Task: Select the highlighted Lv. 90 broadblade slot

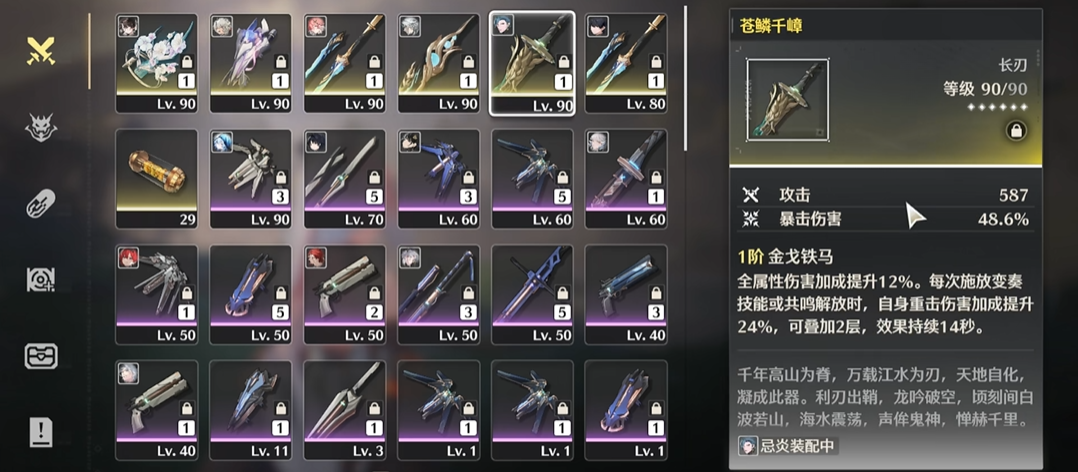Action: [x=532, y=58]
